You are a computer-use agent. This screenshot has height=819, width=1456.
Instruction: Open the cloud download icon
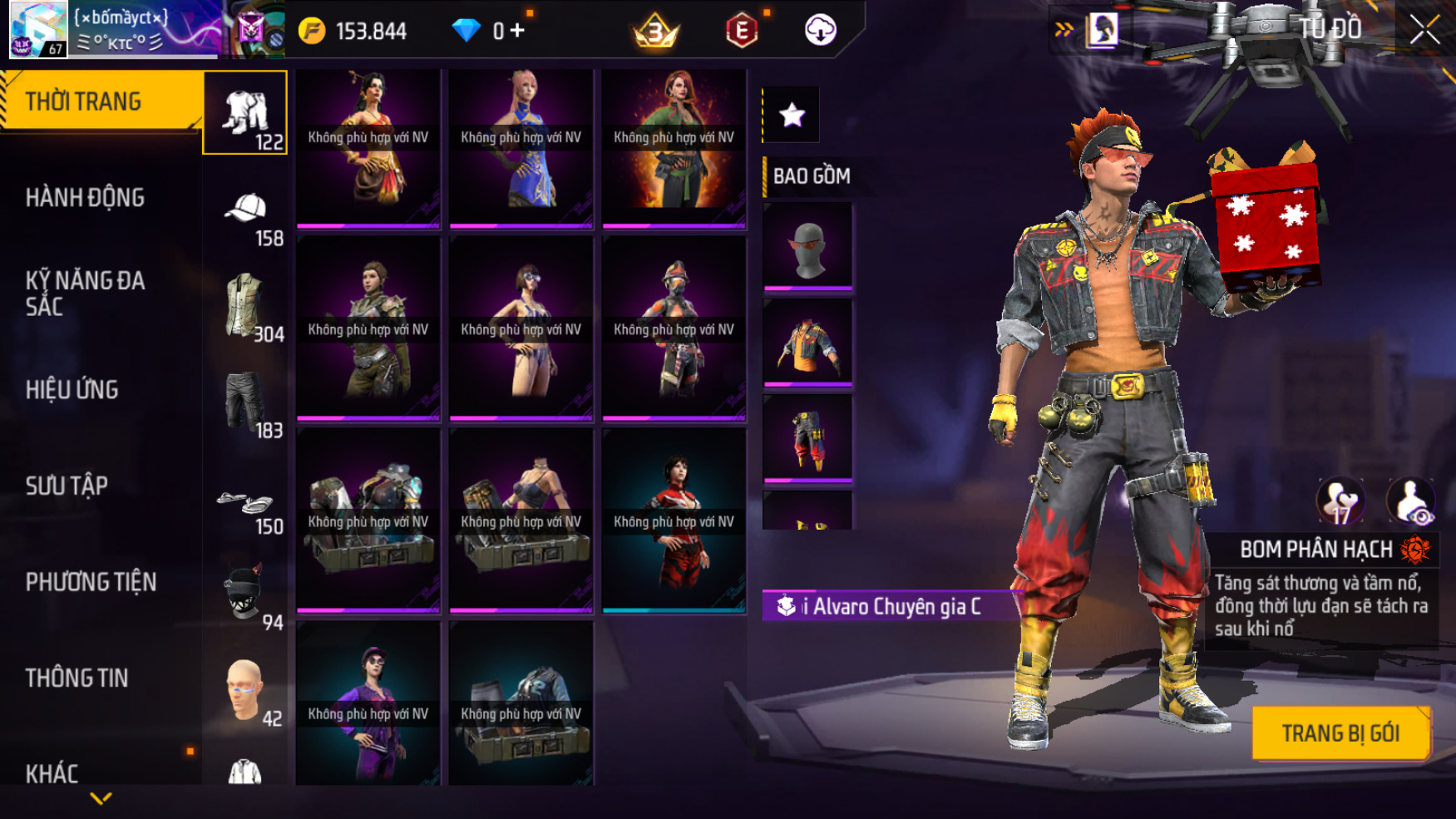pos(820,31)
